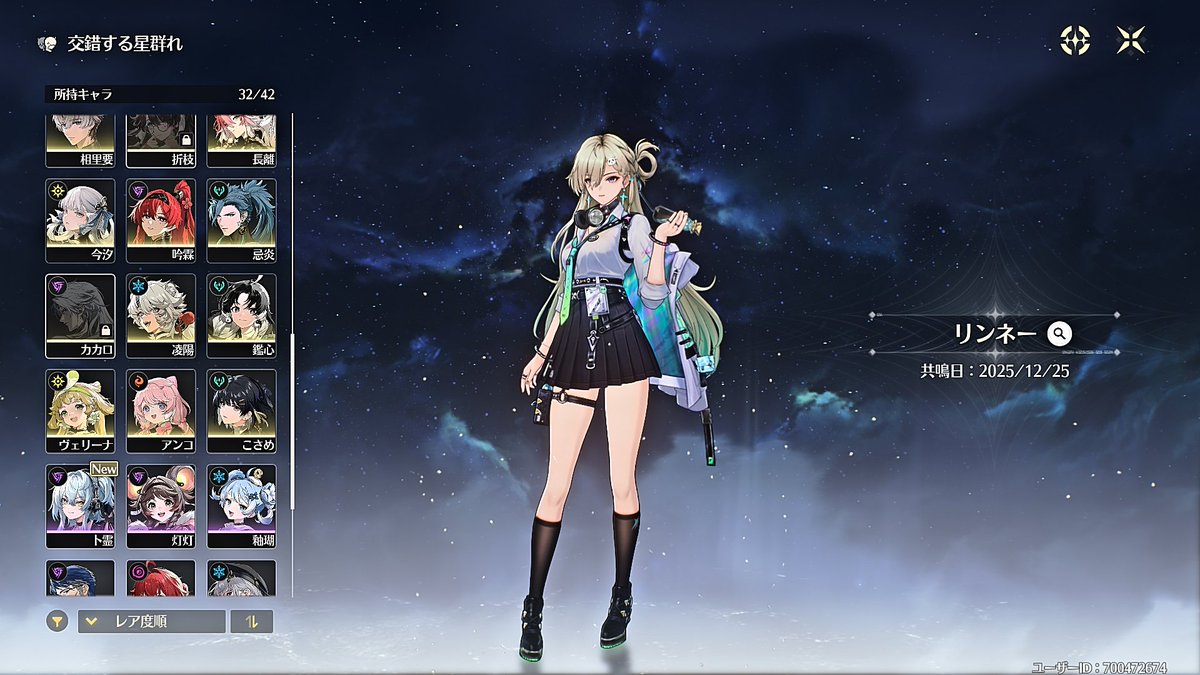The width and height of the screenshot is (1200, 675).
Task: Choose the red-haired 吟霖 portrait
Action: [x=161, y=220]
